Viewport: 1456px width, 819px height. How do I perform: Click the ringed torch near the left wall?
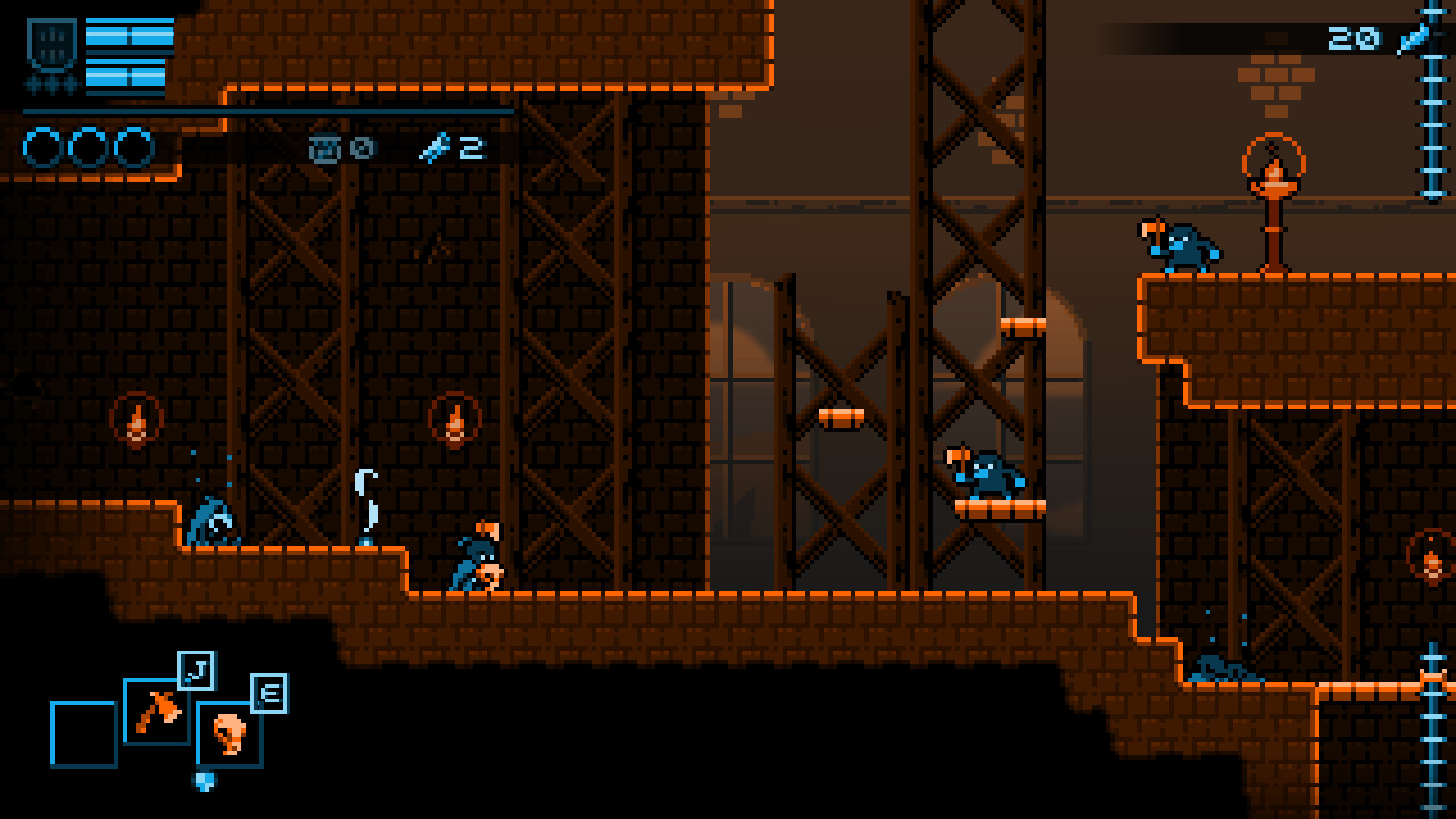pyautogui.click(x=136, y=419)
